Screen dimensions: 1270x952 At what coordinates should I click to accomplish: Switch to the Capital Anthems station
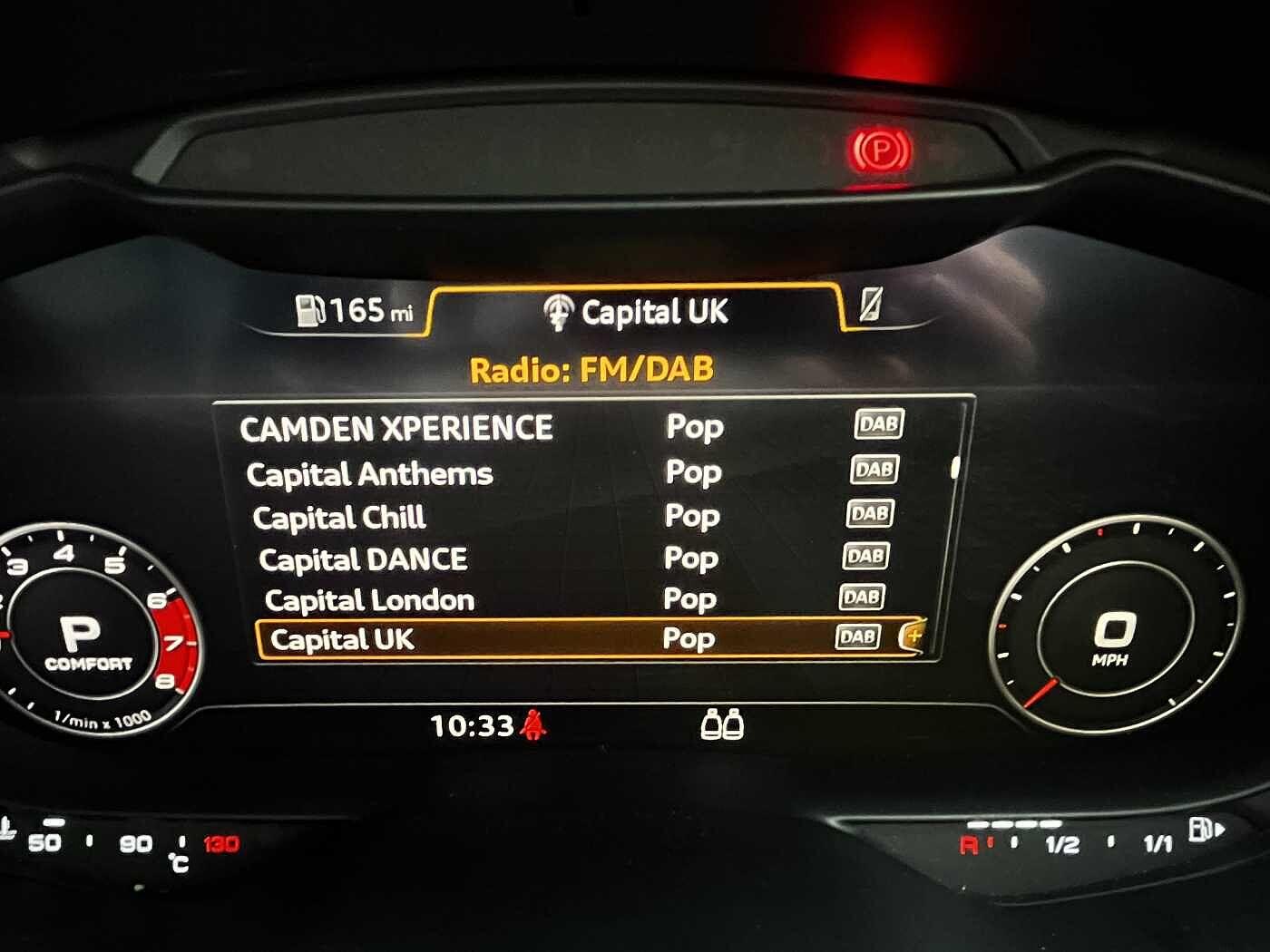[x=370, y=473]
